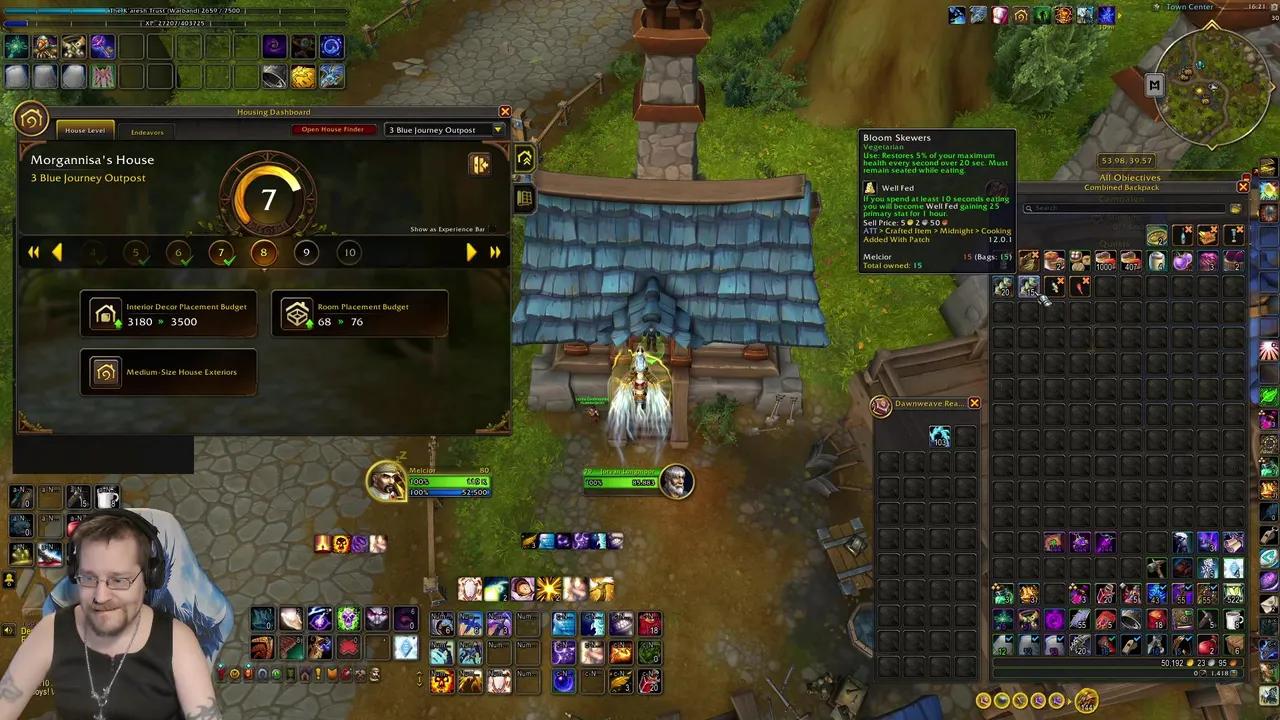Click the exit-house door icon in the dashboard
Screen dimensions: 1280x720
point(480,165)
